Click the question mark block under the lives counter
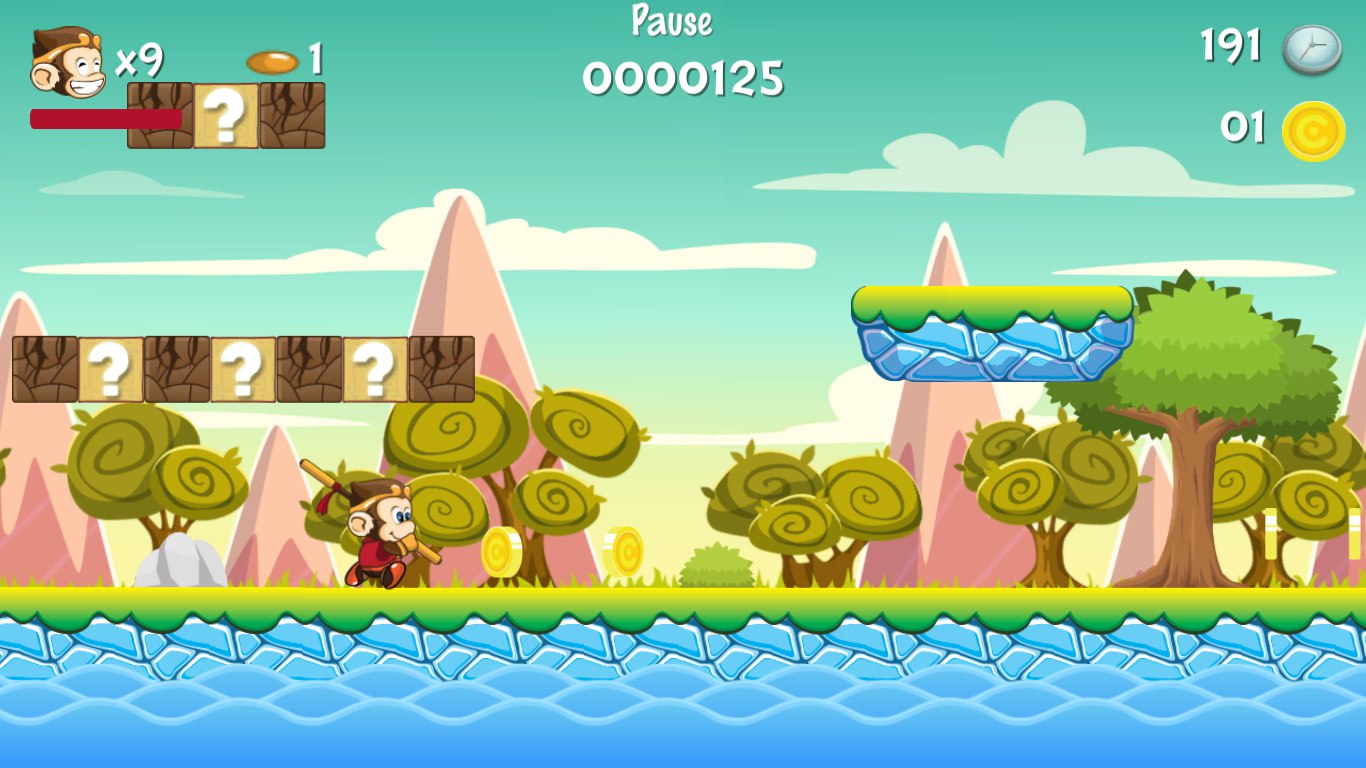The height and width of the screenshot is (768, 1366). 224,117
